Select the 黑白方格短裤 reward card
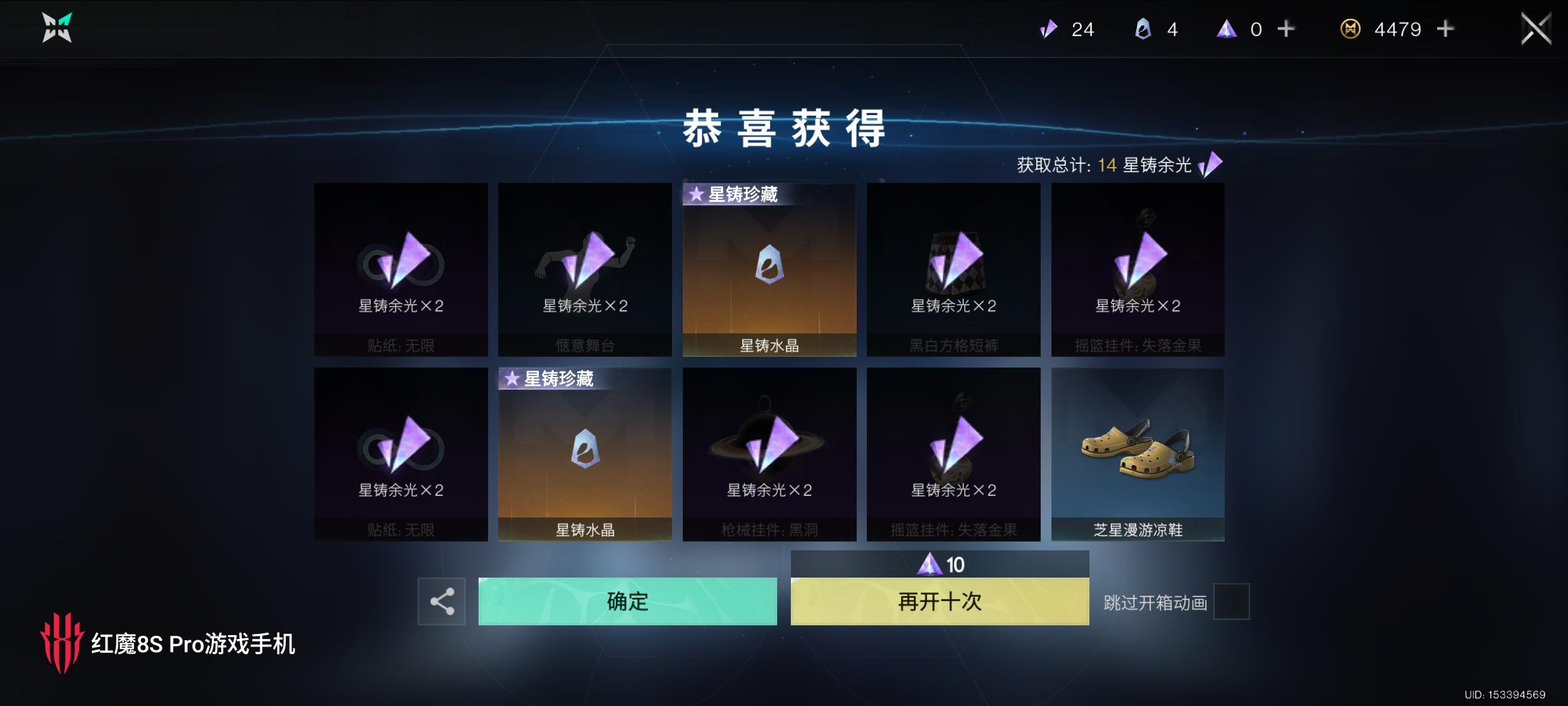The width and height of the screenshot is (1568, 706). (953, 269)
